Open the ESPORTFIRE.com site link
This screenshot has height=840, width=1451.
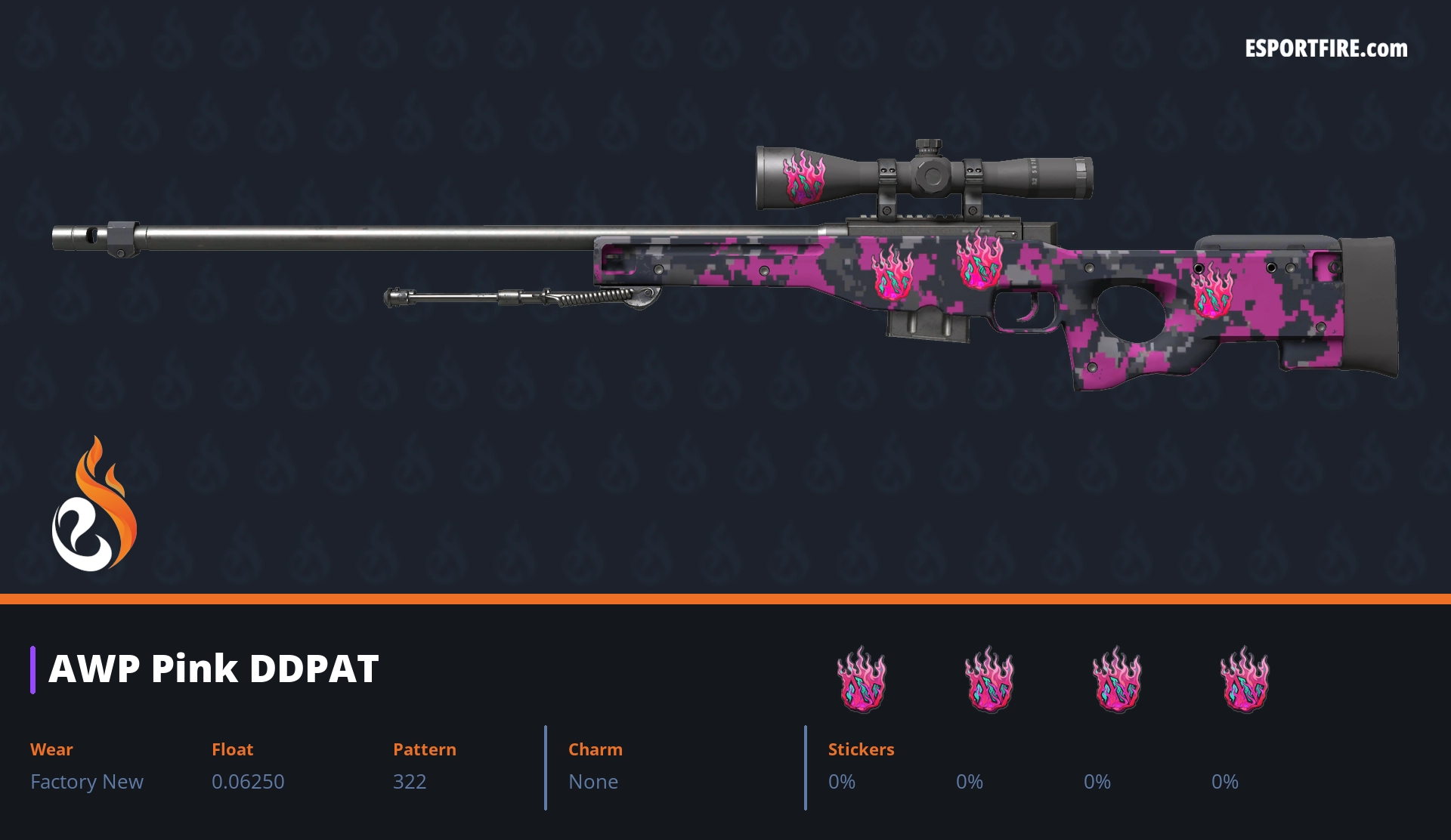(x=1326, y=49)
